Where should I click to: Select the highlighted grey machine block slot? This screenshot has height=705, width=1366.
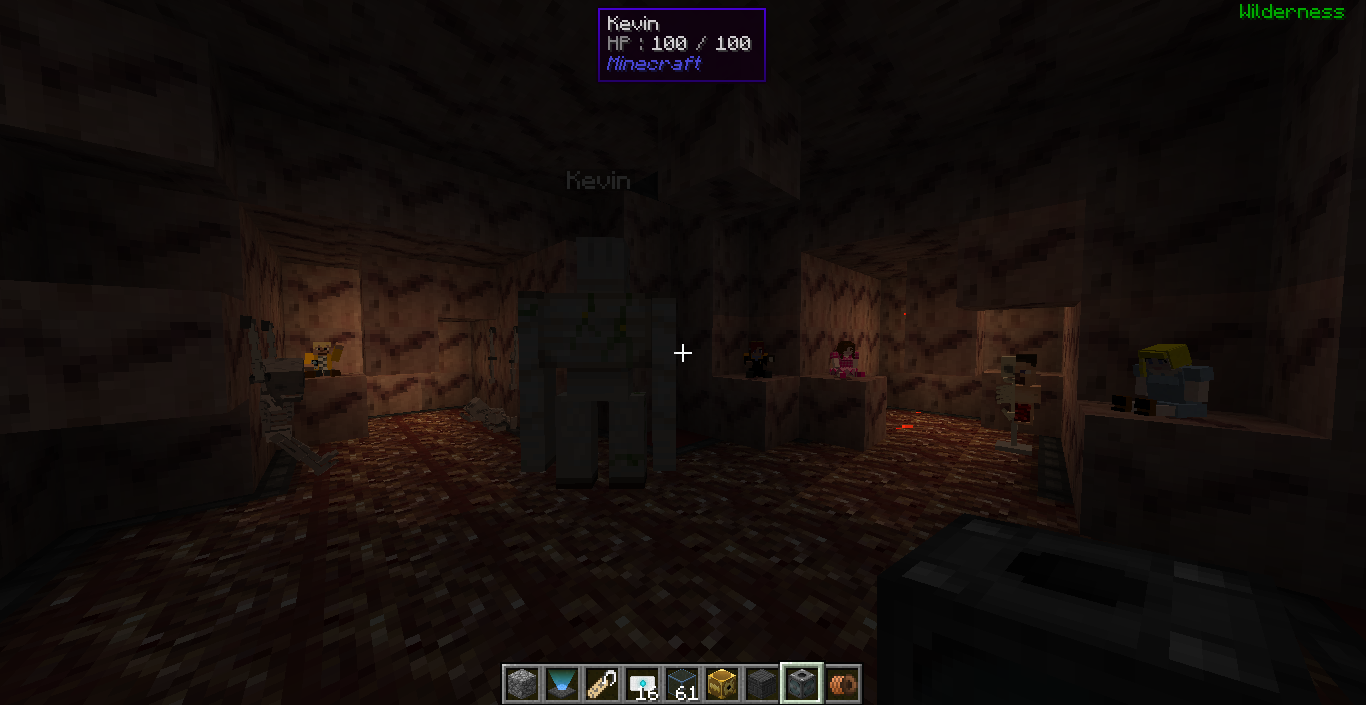click(x=802, y=684)
